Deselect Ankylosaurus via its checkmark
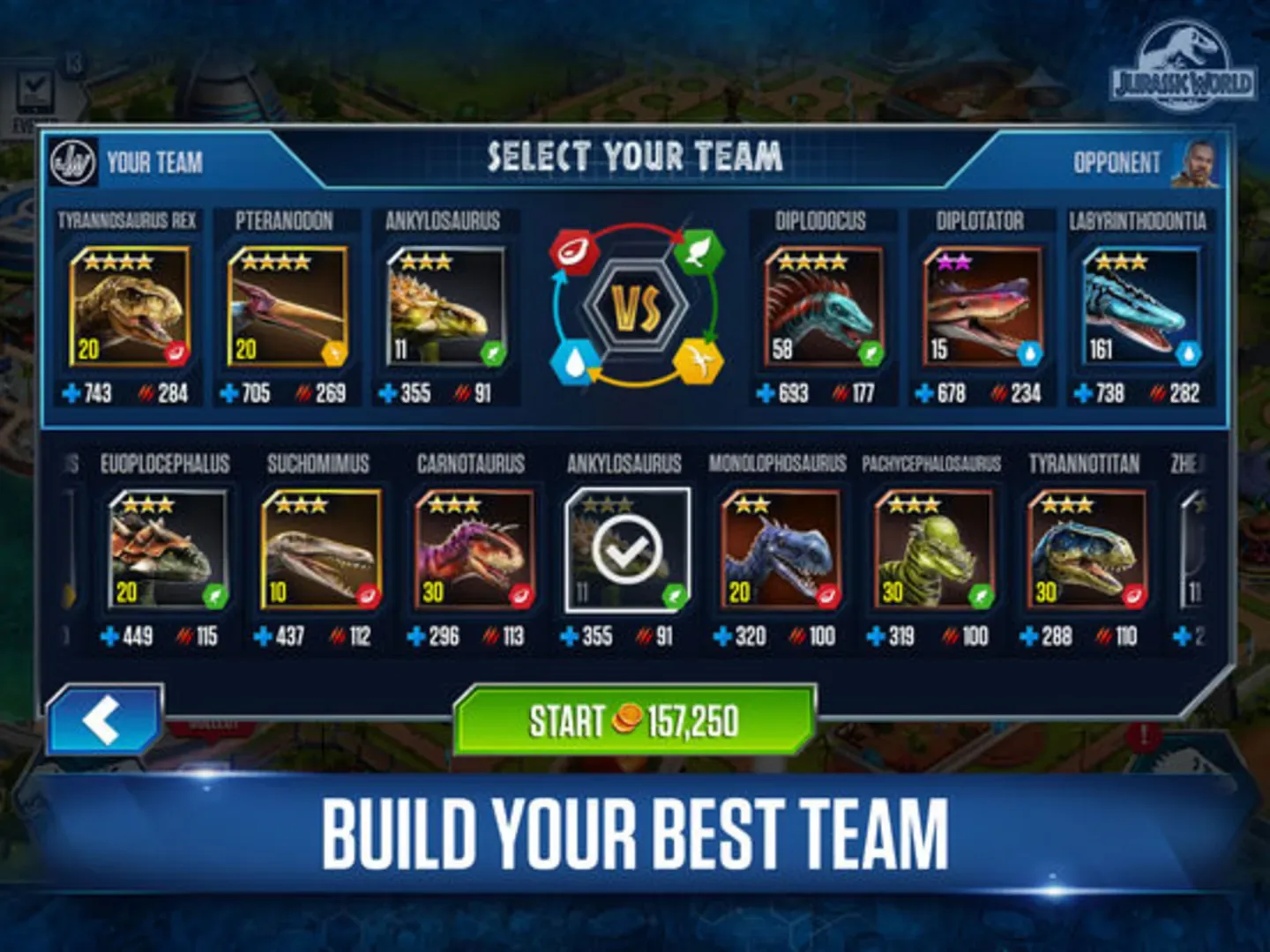 (x=626, y=547)
